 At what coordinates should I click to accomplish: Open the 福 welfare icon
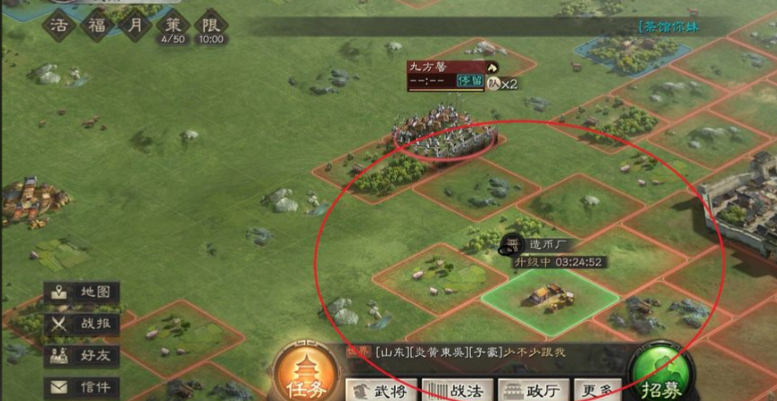97,23
